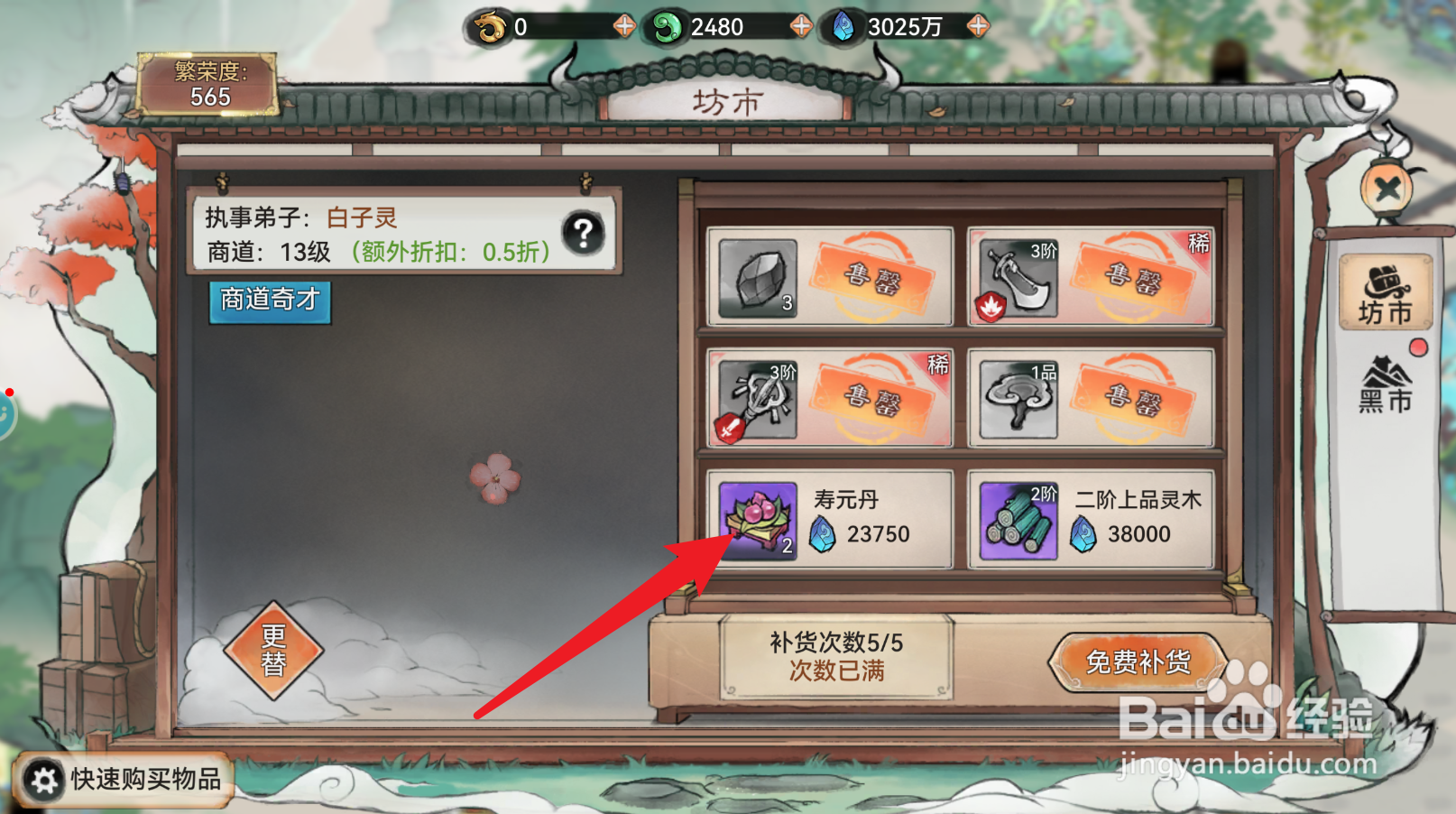1456x814 pixels.
Task: Click the 1品 item icon in shop
Action: pyautogui.click(x=1018, y=399)
